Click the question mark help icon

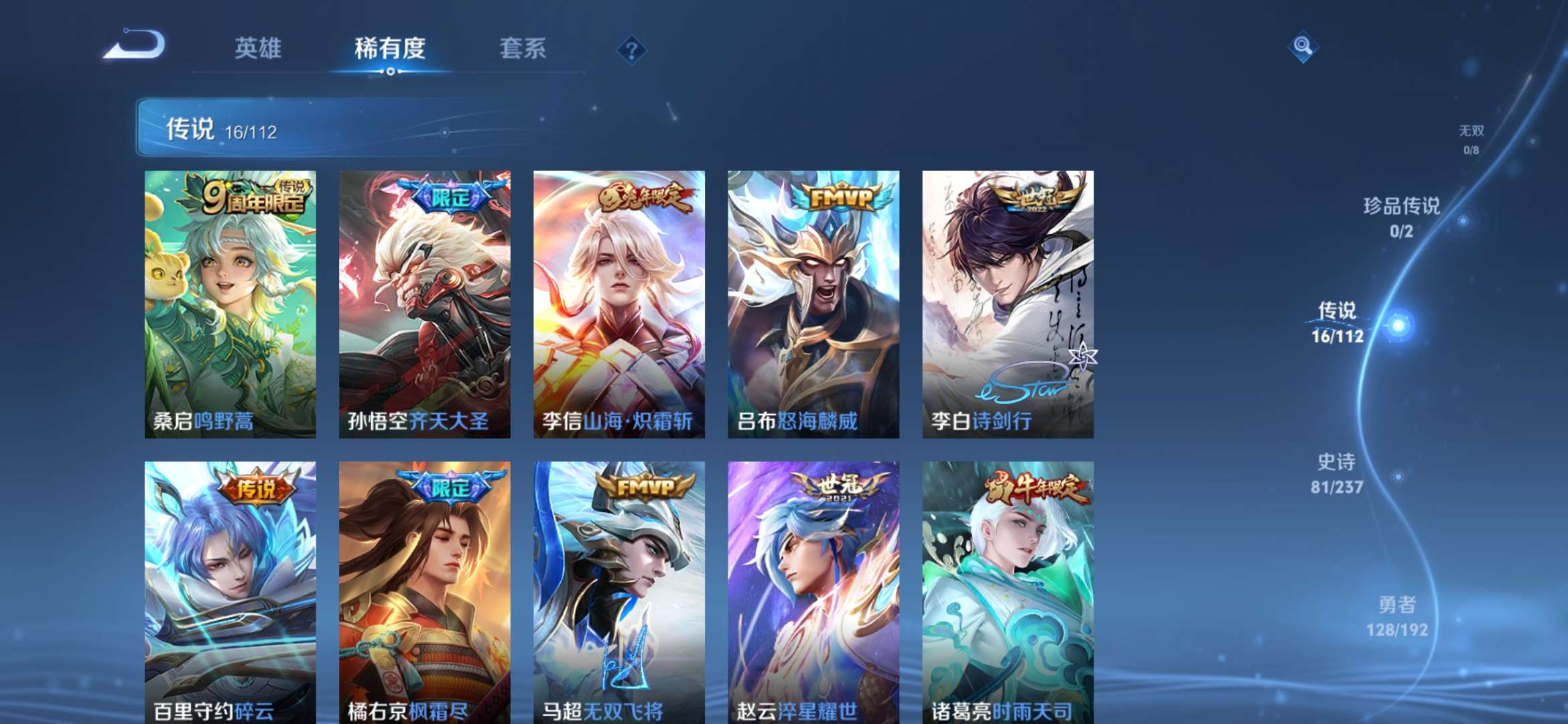point(633,50)
